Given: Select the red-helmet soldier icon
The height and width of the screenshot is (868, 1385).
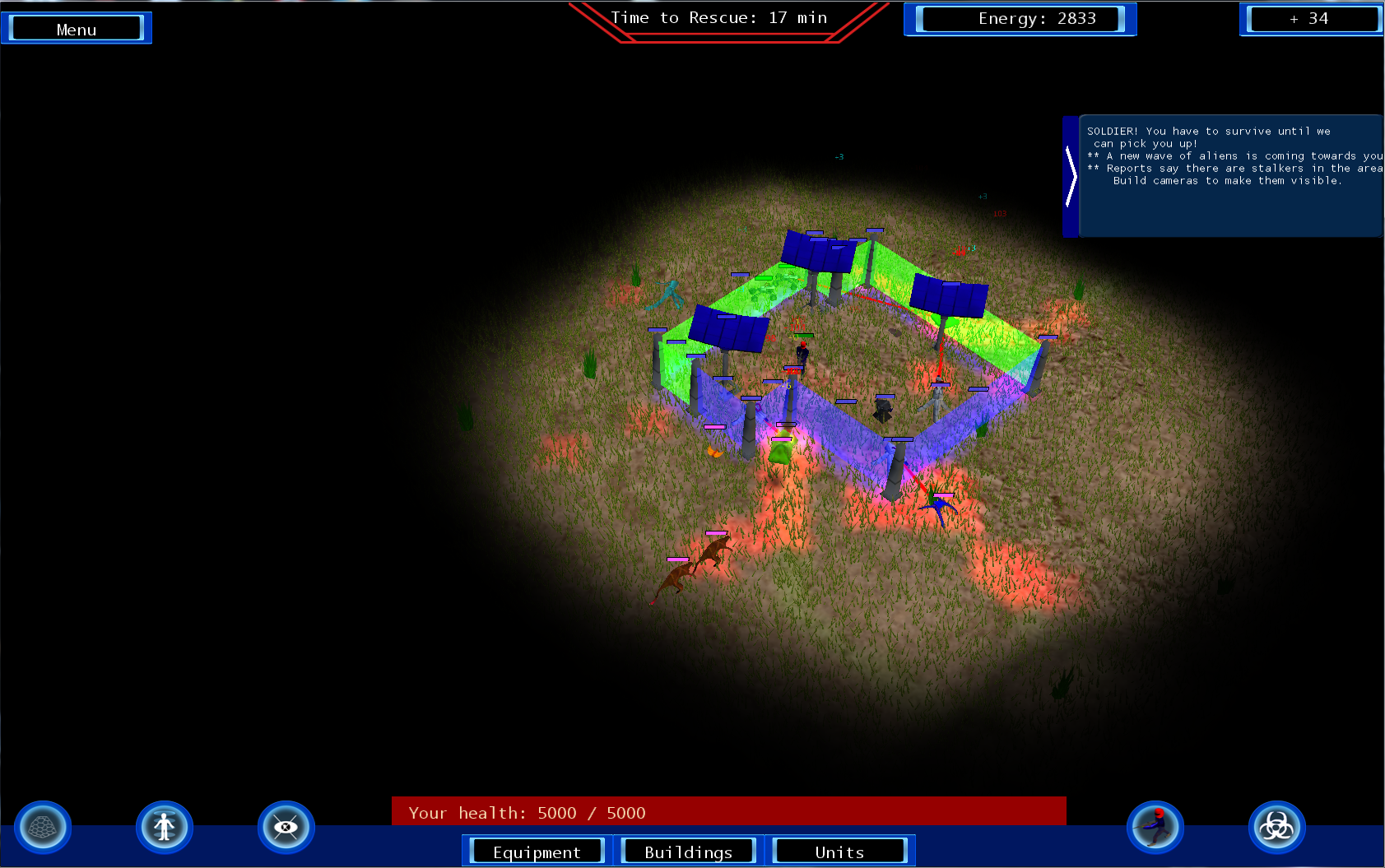Looking at the screenshot, I should click(1155, 827).
